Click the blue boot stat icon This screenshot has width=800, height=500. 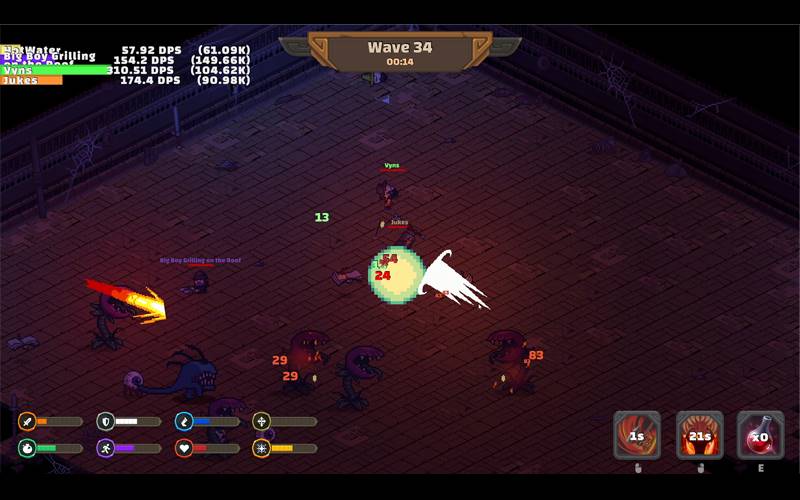coord(184,422)
